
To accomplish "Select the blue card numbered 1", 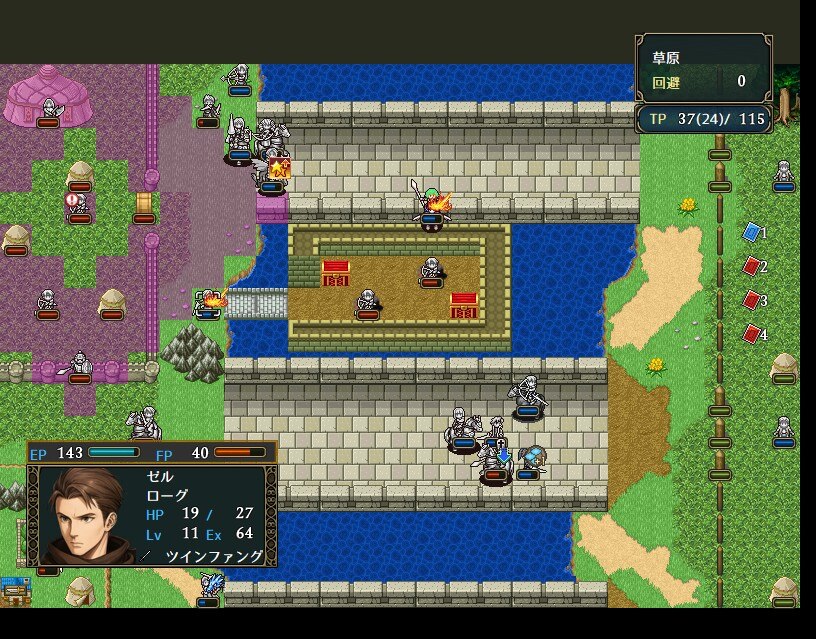I will point(752,232).
